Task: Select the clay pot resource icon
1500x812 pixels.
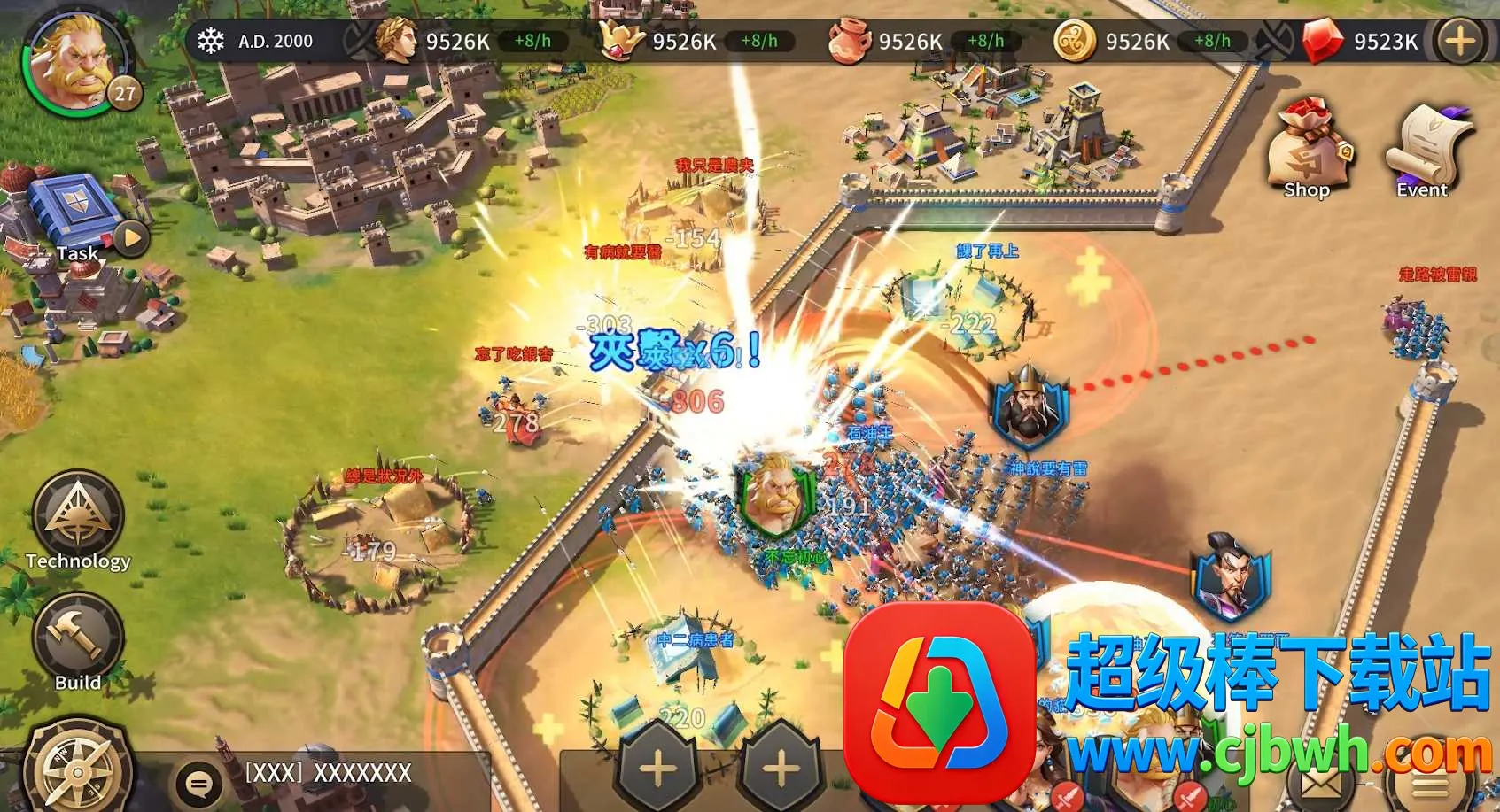Action: coord(848,42)
